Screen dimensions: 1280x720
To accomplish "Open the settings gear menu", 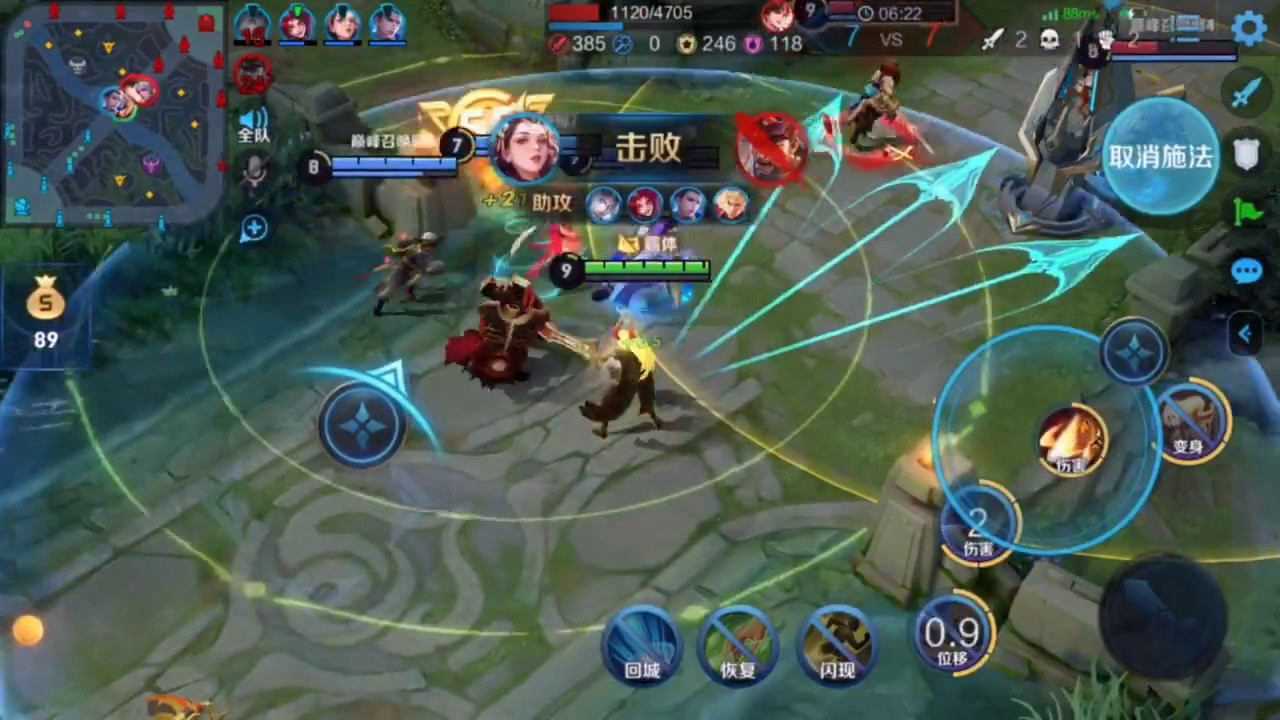I will [x=1249, y=27].
